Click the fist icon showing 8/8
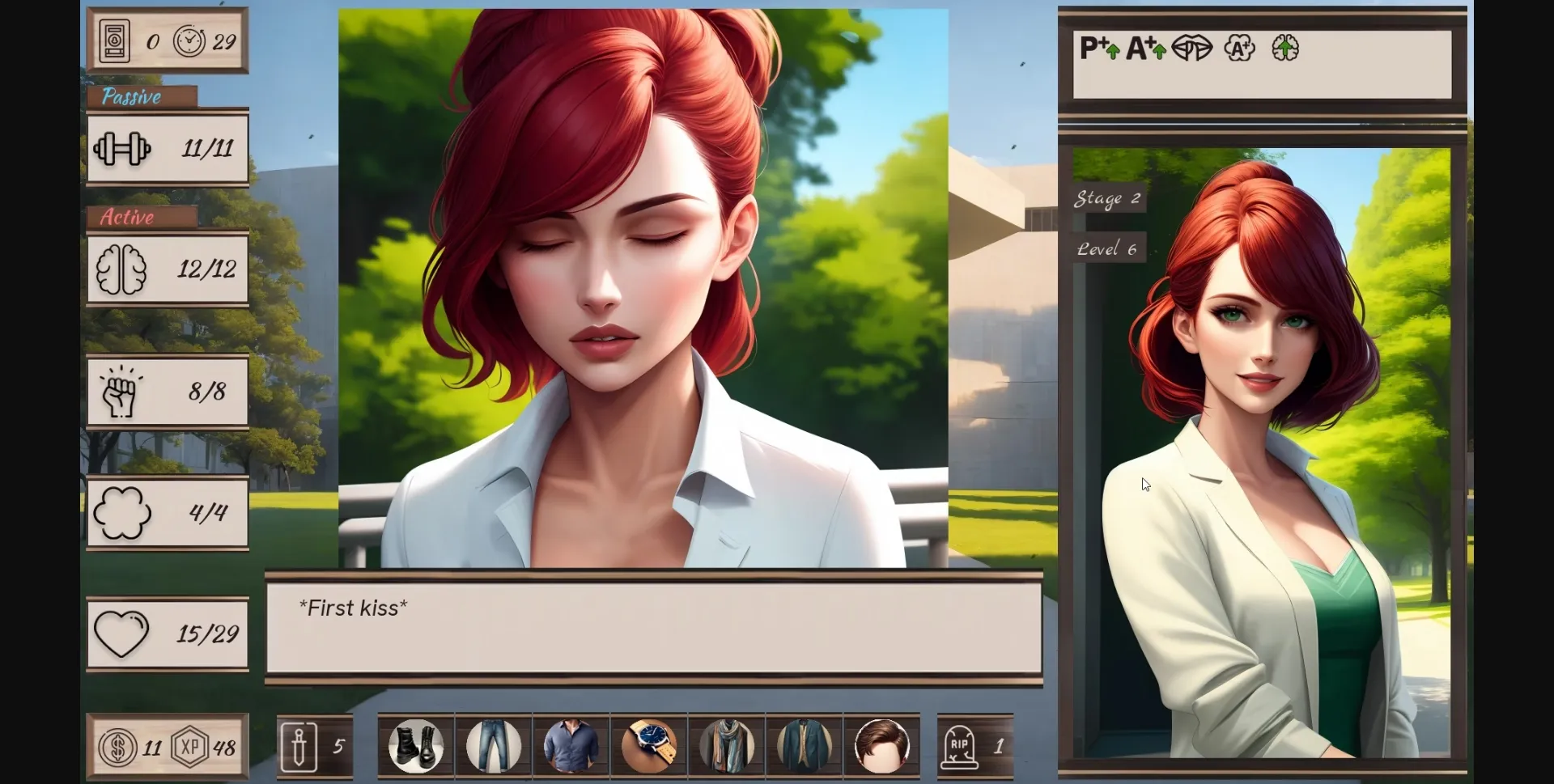 tap(121, 392)
